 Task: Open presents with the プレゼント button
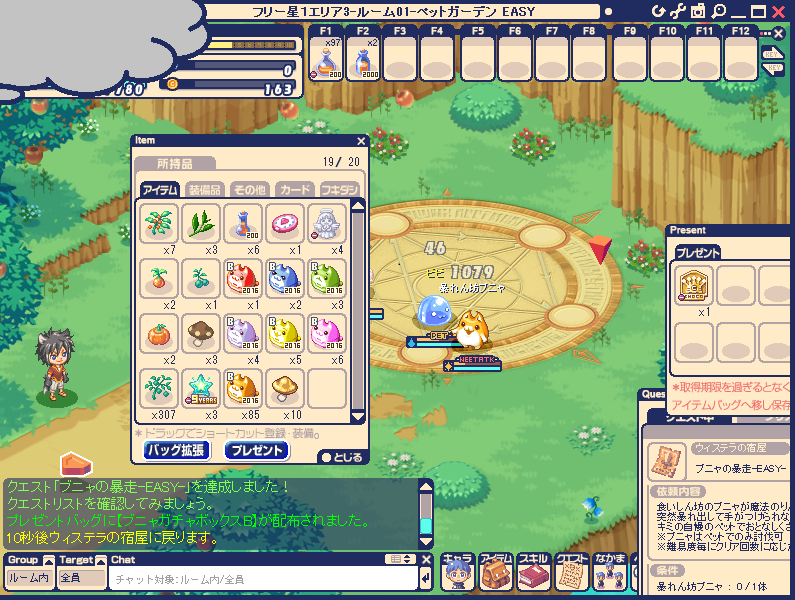[257, 450]
